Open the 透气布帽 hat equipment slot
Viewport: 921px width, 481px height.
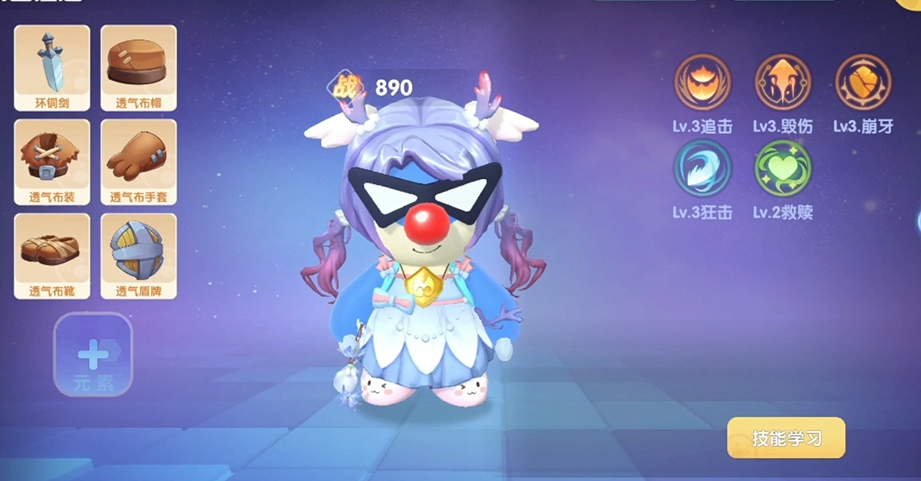point(138,66)
